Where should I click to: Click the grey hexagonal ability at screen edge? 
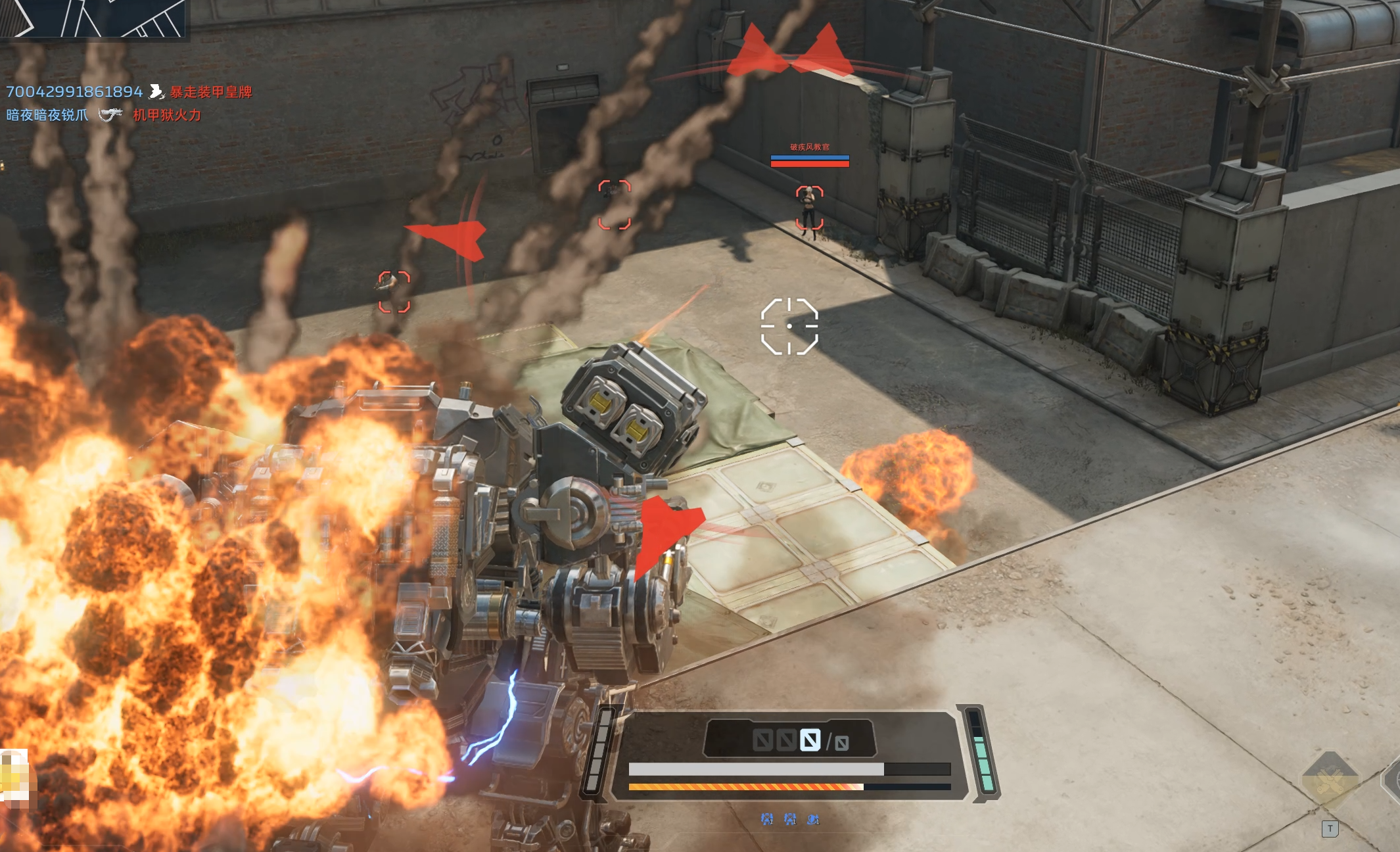pos(1392,780)
